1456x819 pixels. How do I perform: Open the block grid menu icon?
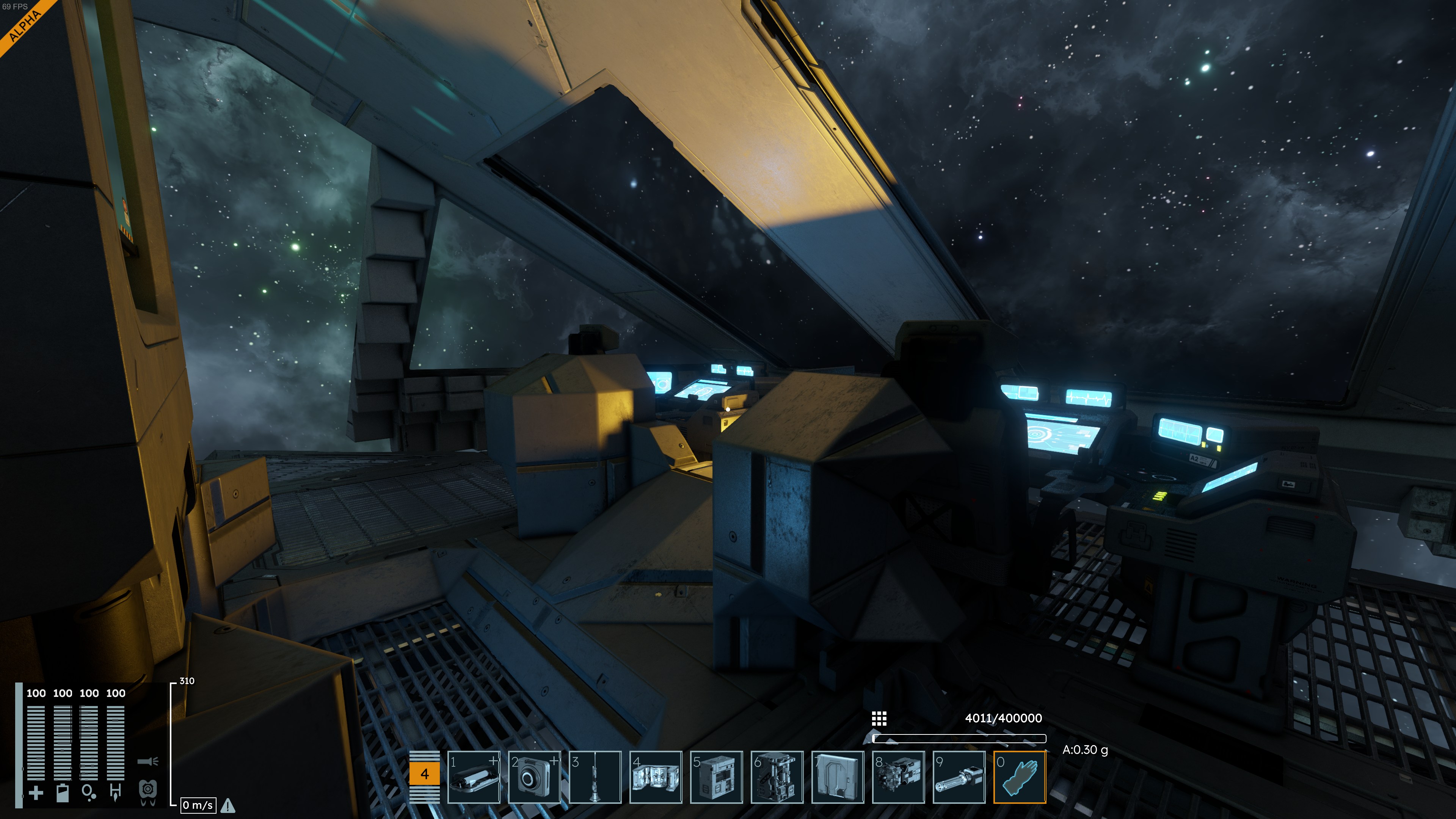coord(879,719)
